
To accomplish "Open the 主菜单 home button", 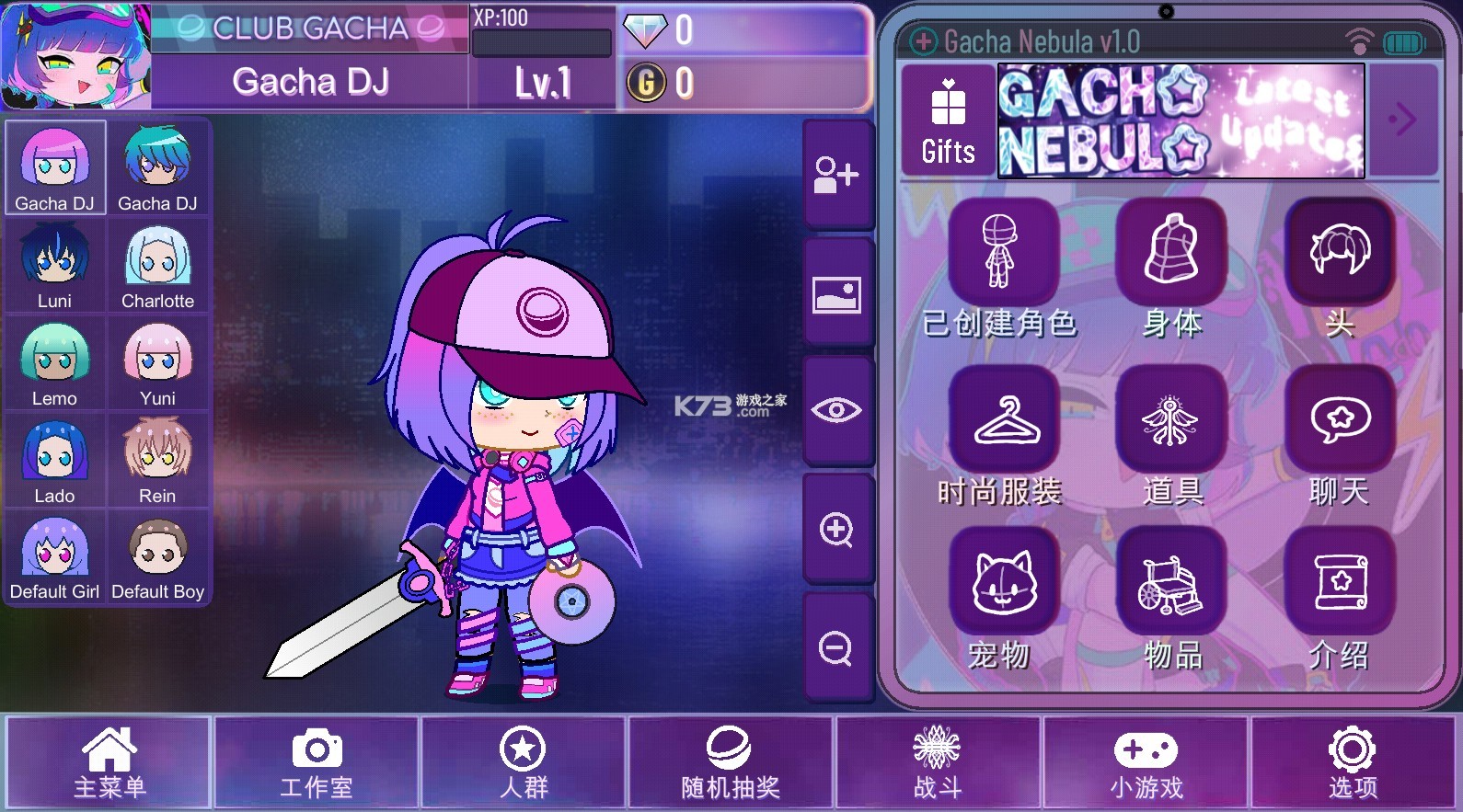I will (x=109, y=762).
